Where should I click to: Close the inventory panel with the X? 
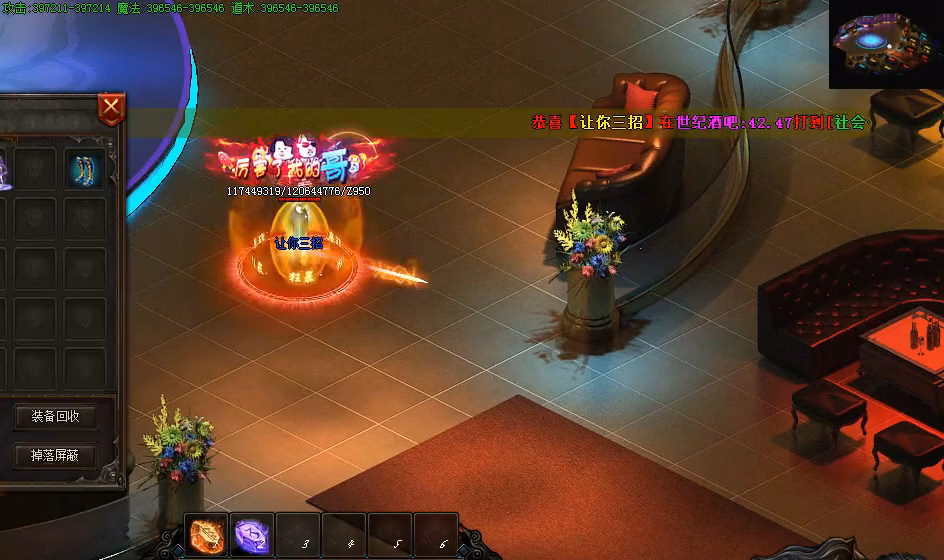pos(111,108)
